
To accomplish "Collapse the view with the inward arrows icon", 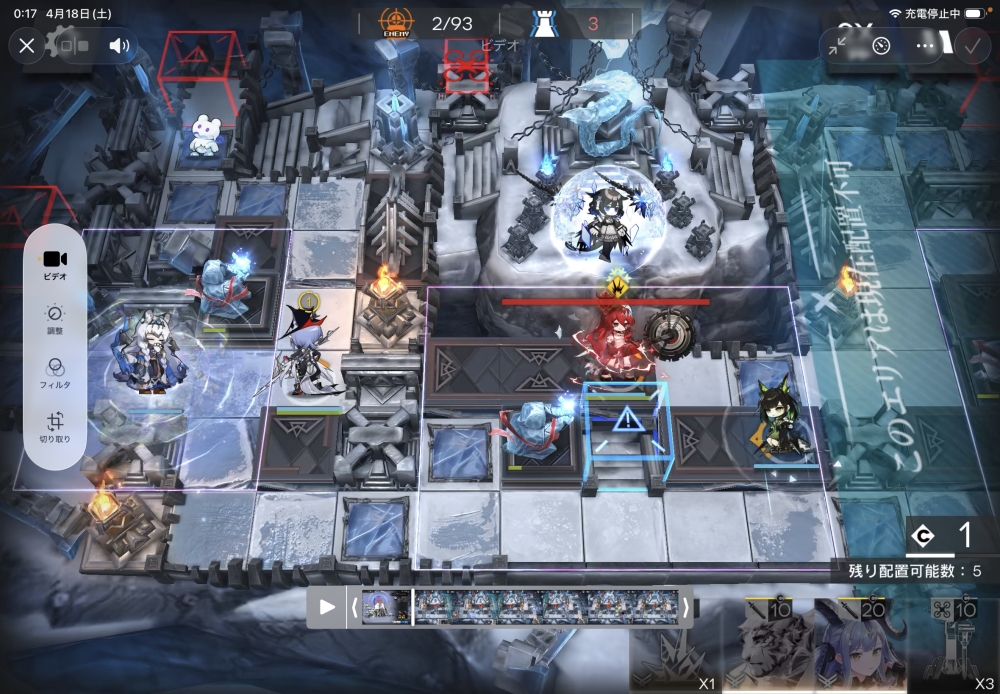I will tap(838, 46).
